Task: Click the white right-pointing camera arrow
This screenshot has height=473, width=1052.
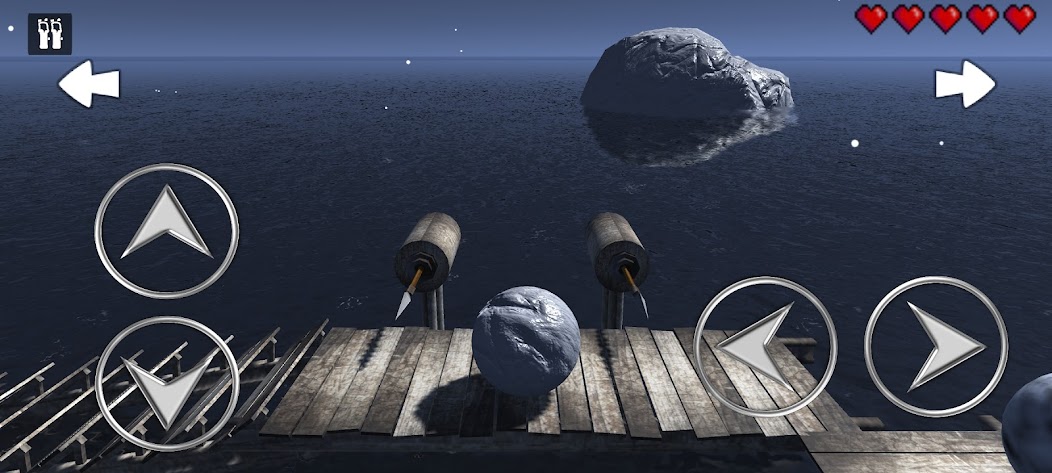Action: pyautogui.click(x=965, y=84)
